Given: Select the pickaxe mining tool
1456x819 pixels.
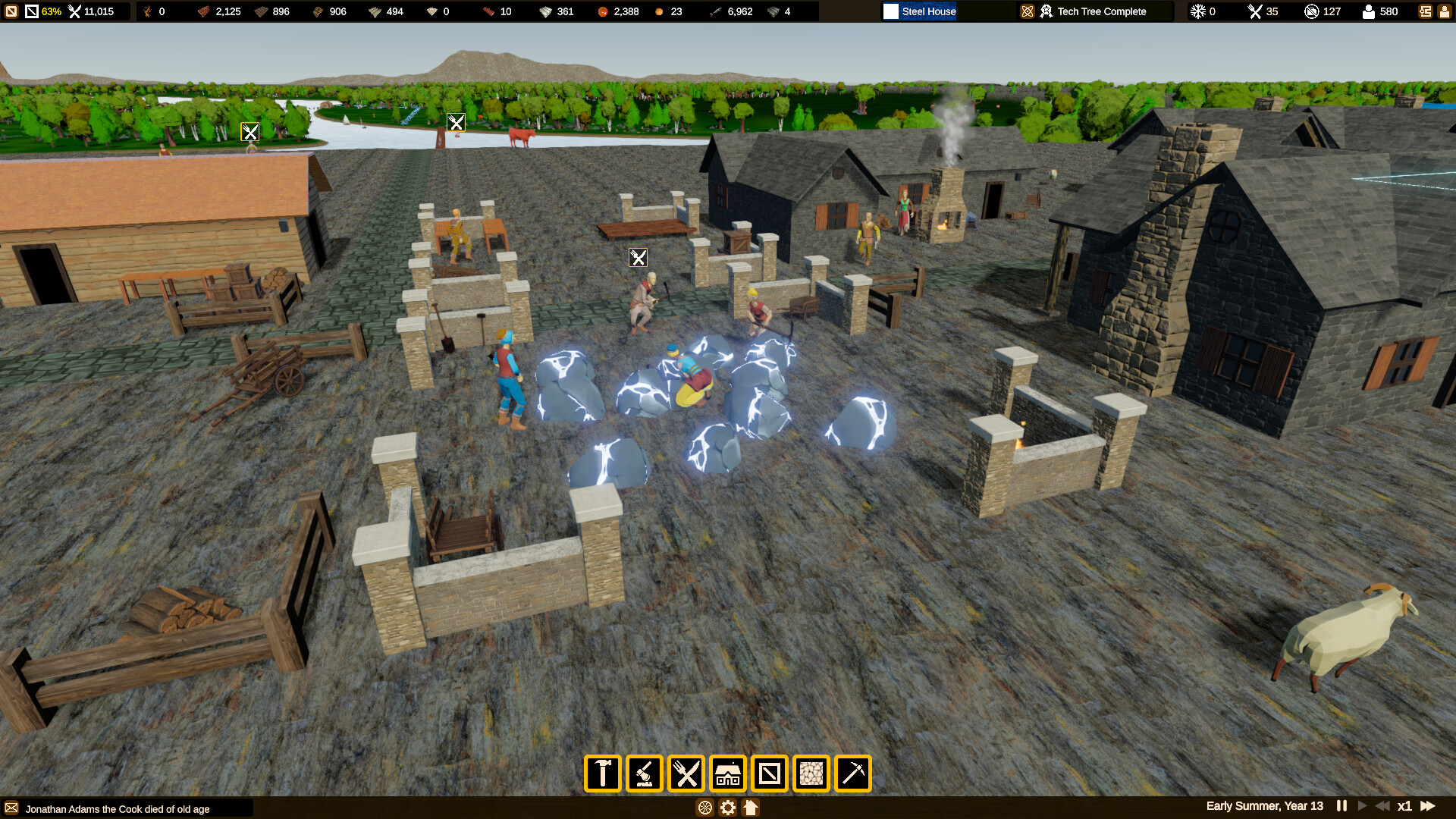Looking at the screenshot, I should [x=854, y=773].
